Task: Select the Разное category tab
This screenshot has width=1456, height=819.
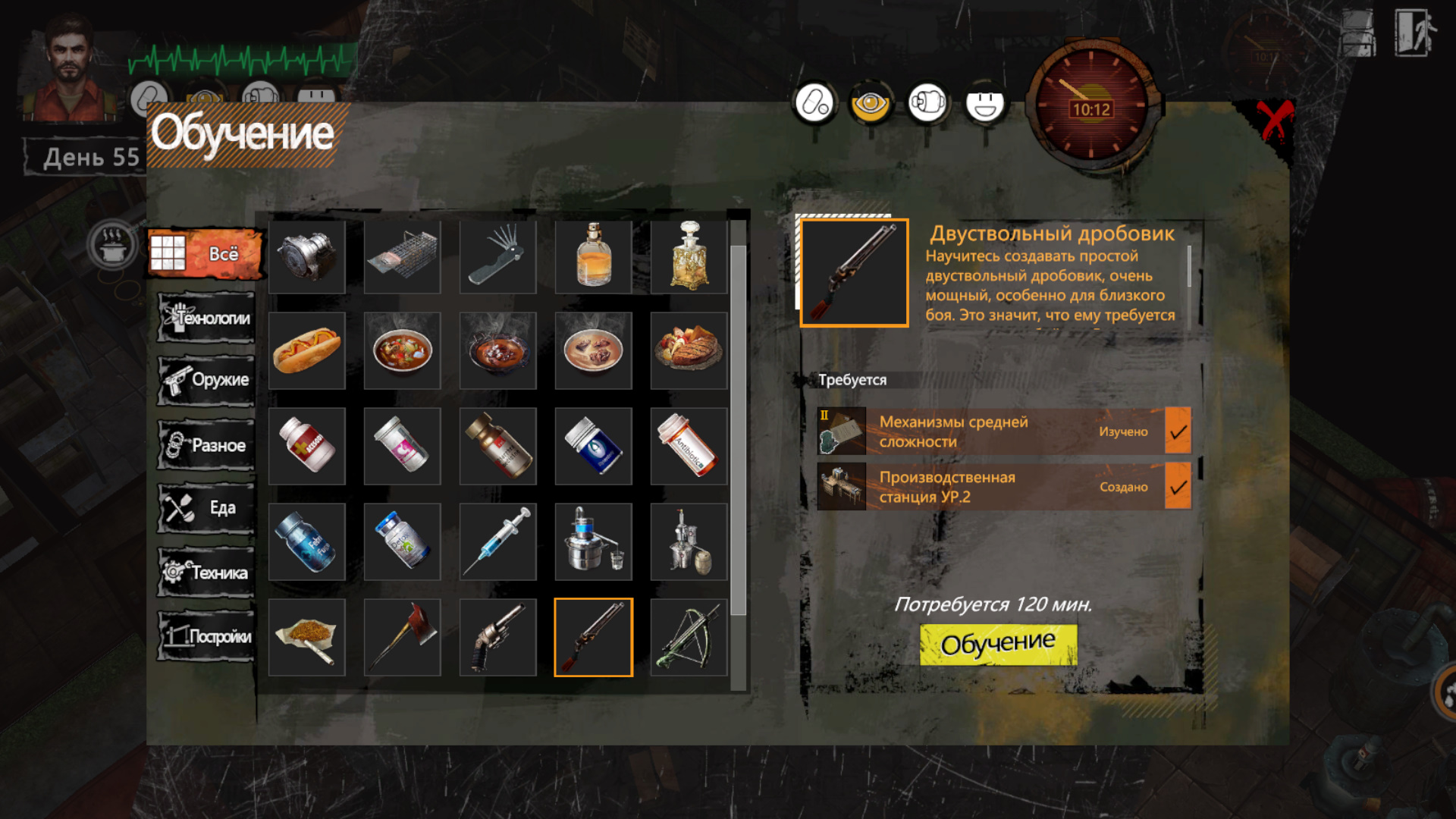Action: 206,445
